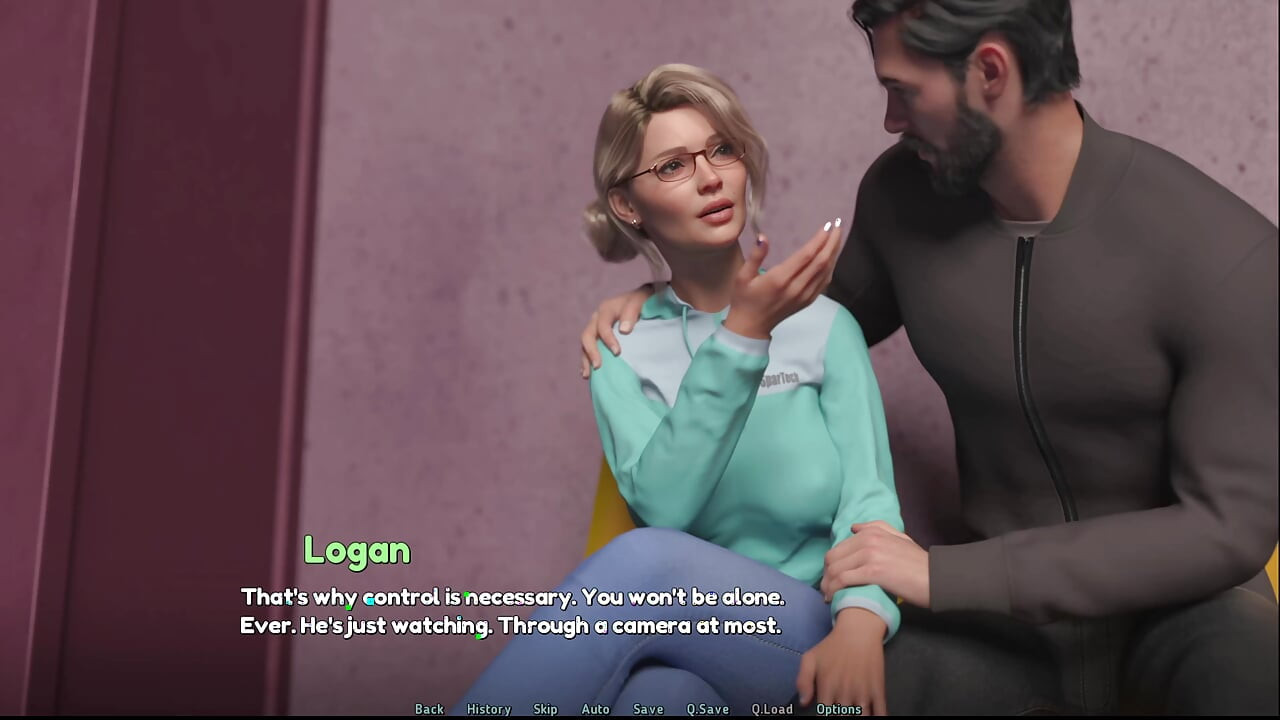Screen dimensions: 1280x720
Task: Quick save with Q.Save
Action: [x=707, y=709]
